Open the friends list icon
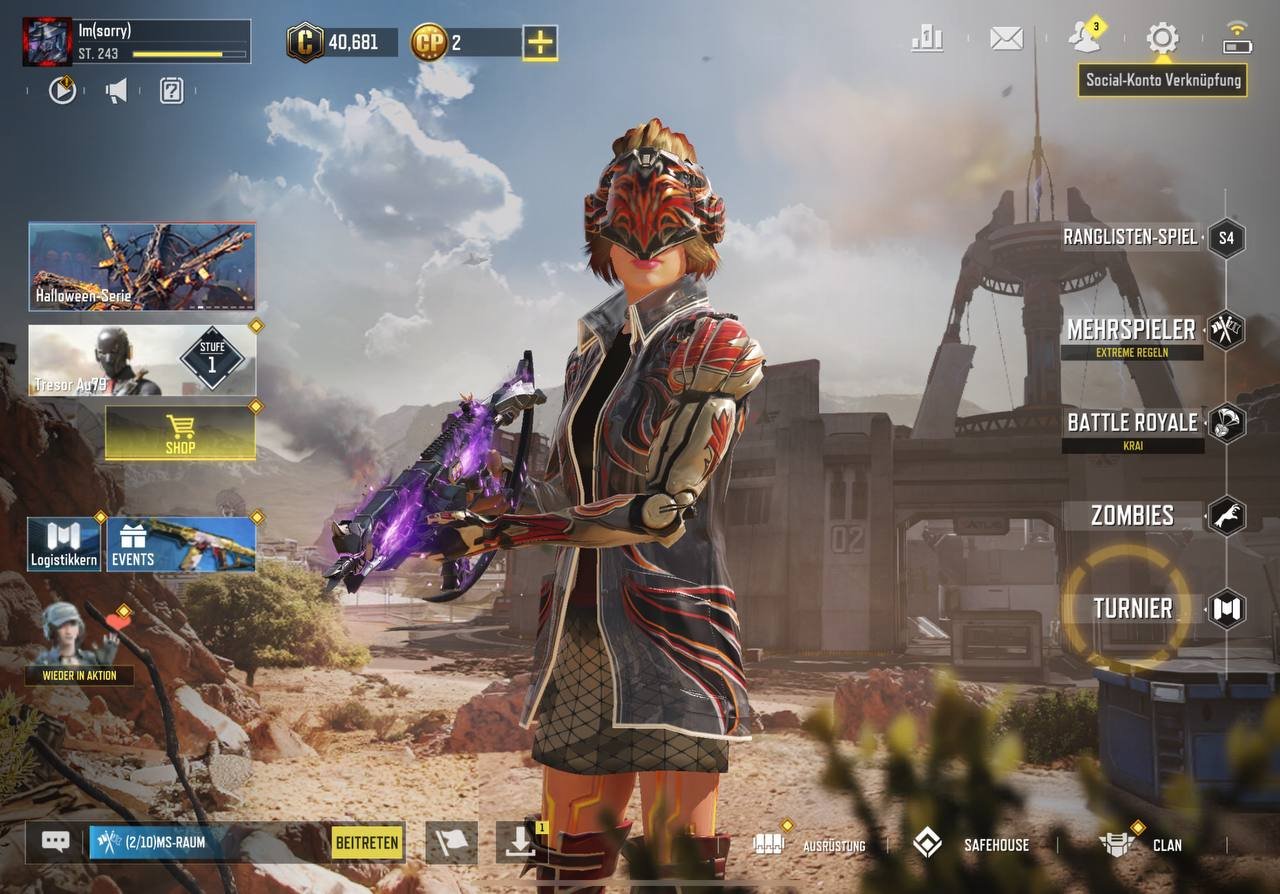 pyautogui.click(x=1084, y=37)
